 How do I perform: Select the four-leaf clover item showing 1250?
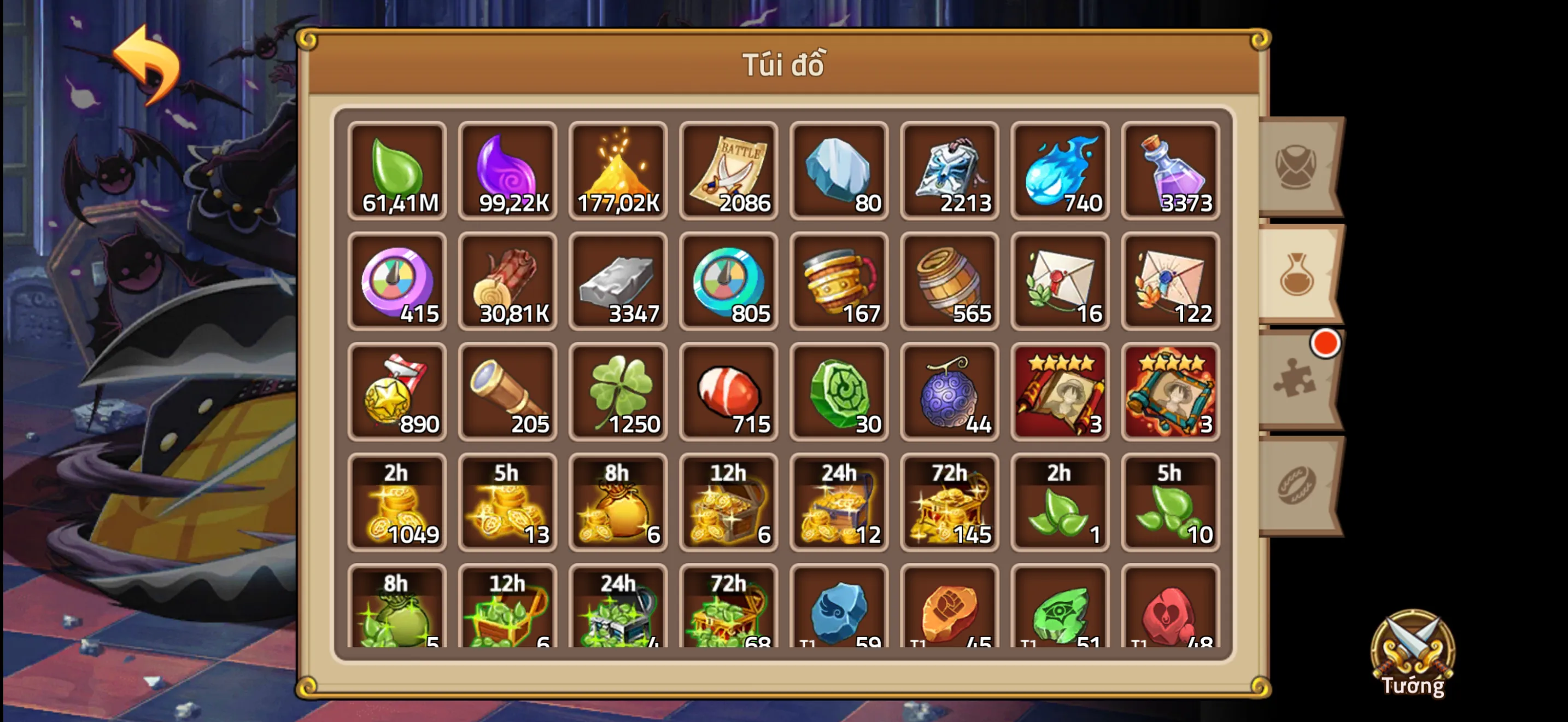[618, 393]
